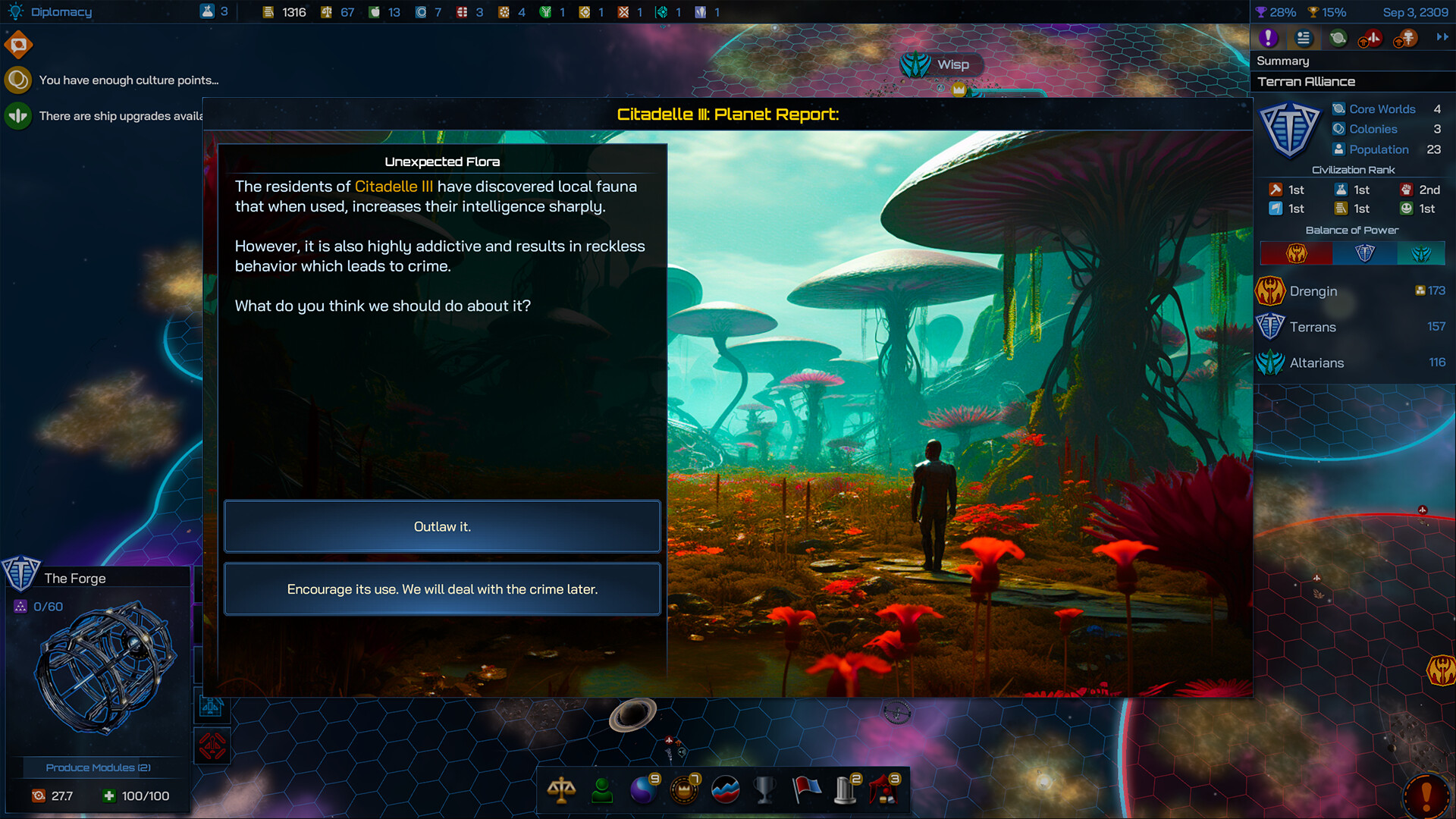Toggle the purple alerts exclamation tab
The width and height of the screenshot is (1456, 819).
coord(1268,37)
